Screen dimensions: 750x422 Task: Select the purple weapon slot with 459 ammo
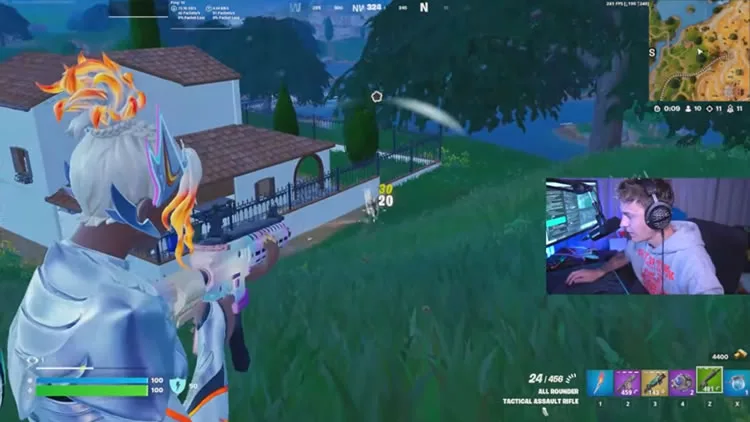627,383
